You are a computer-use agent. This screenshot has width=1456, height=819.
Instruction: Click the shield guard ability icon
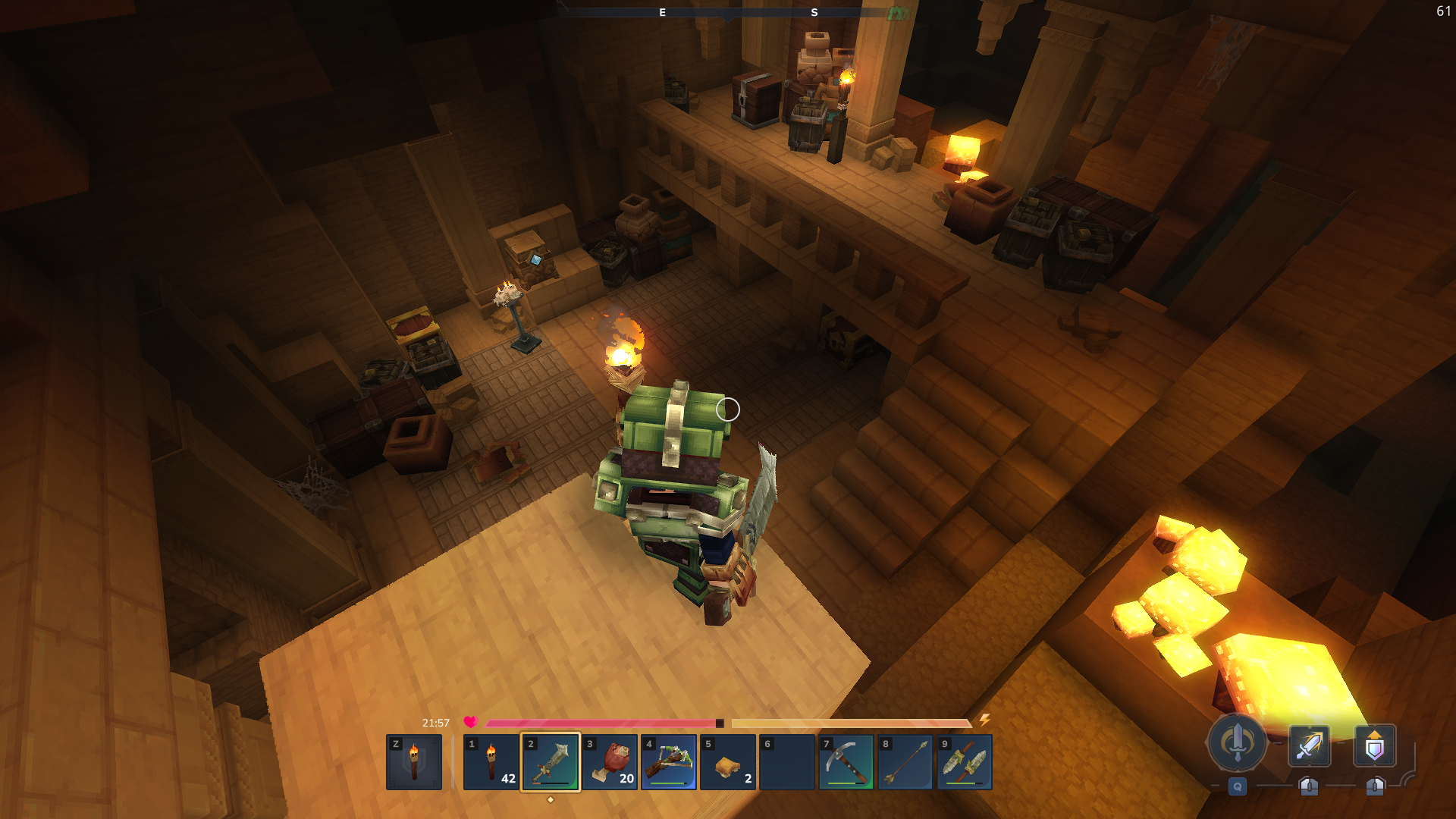click(1374, 746)
